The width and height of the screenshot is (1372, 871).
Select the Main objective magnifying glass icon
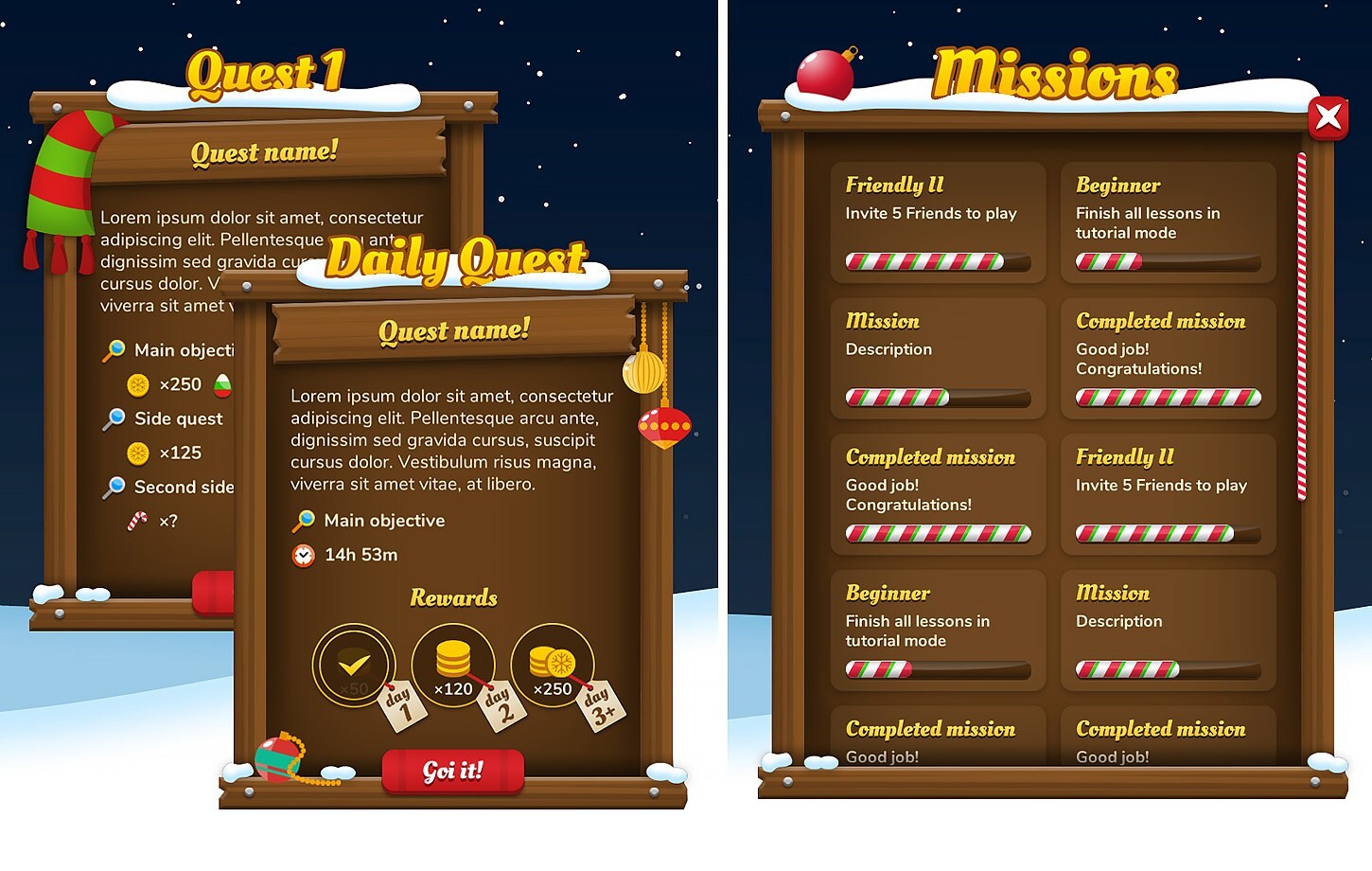[303, 521]
